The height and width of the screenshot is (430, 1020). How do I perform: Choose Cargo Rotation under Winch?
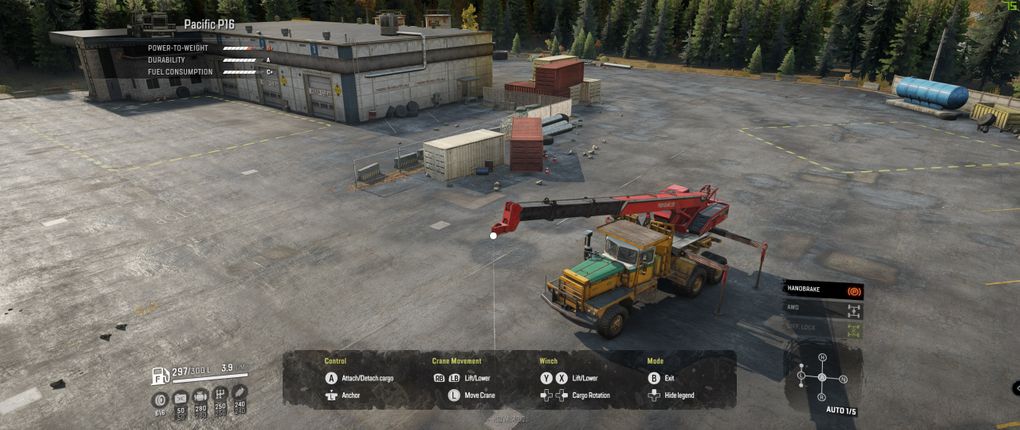[591, 396]
